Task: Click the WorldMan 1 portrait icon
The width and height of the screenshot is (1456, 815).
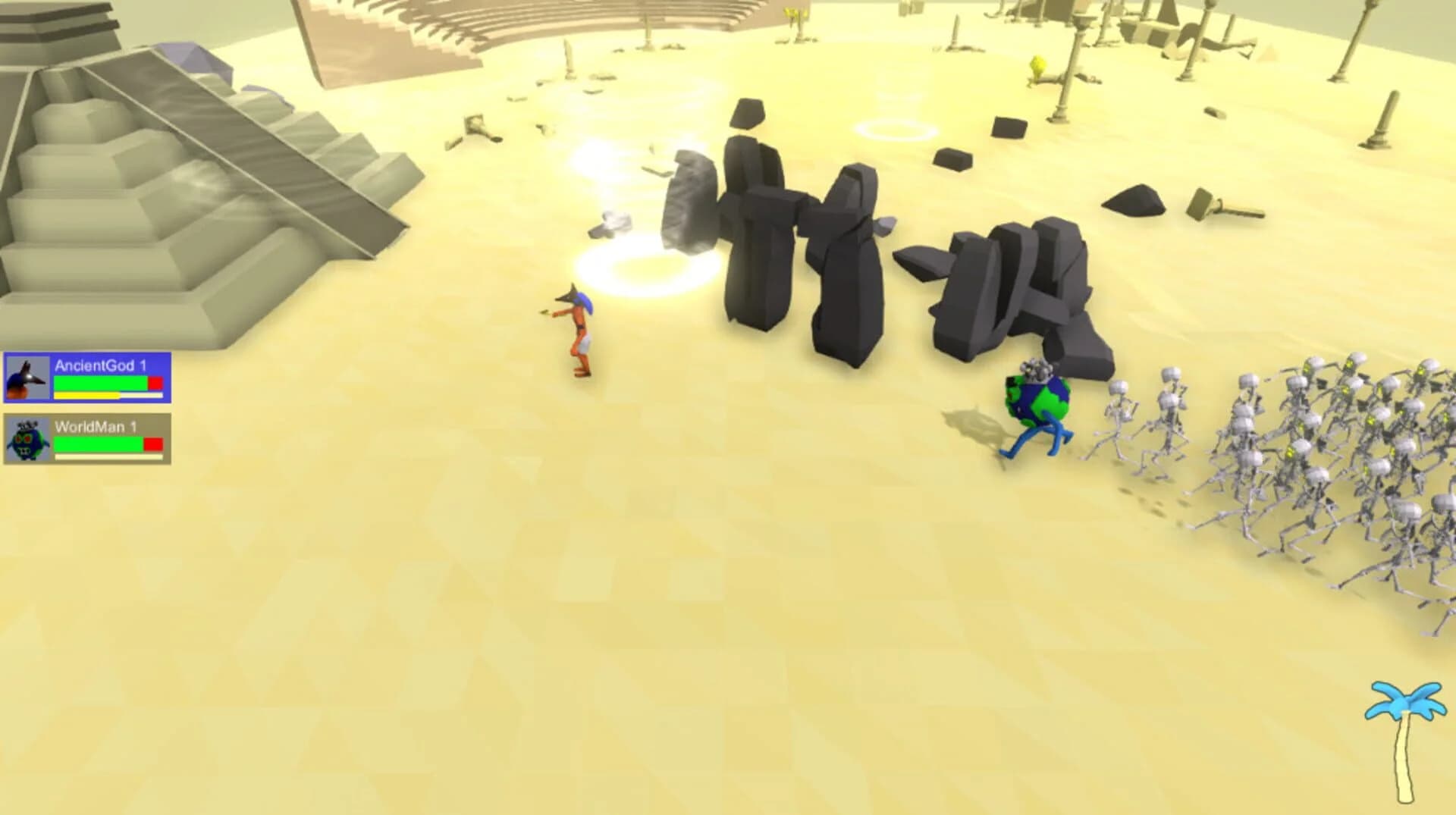Action: 28,440
